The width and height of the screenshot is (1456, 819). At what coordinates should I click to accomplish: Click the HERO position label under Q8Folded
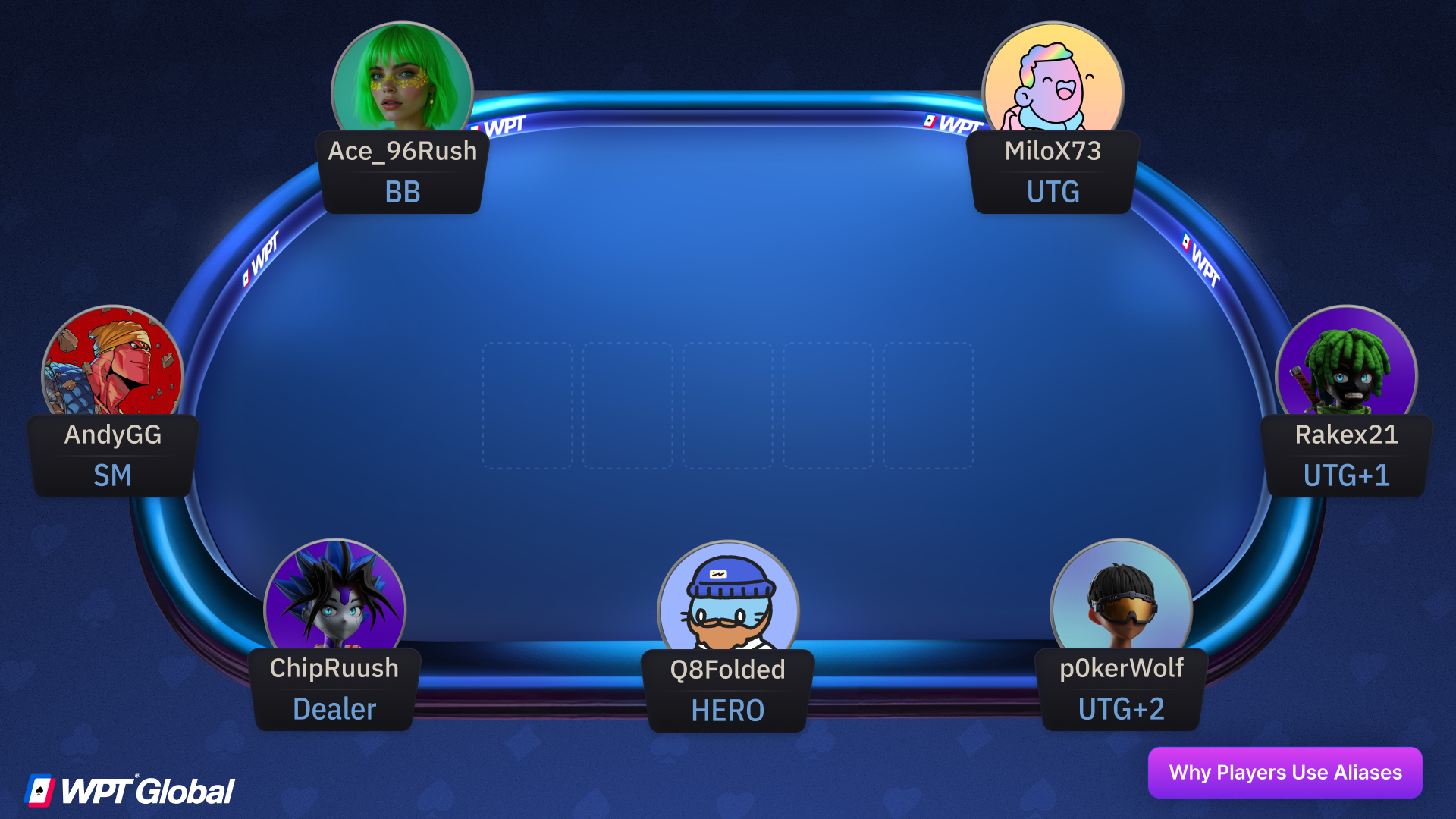coord(727,711)
